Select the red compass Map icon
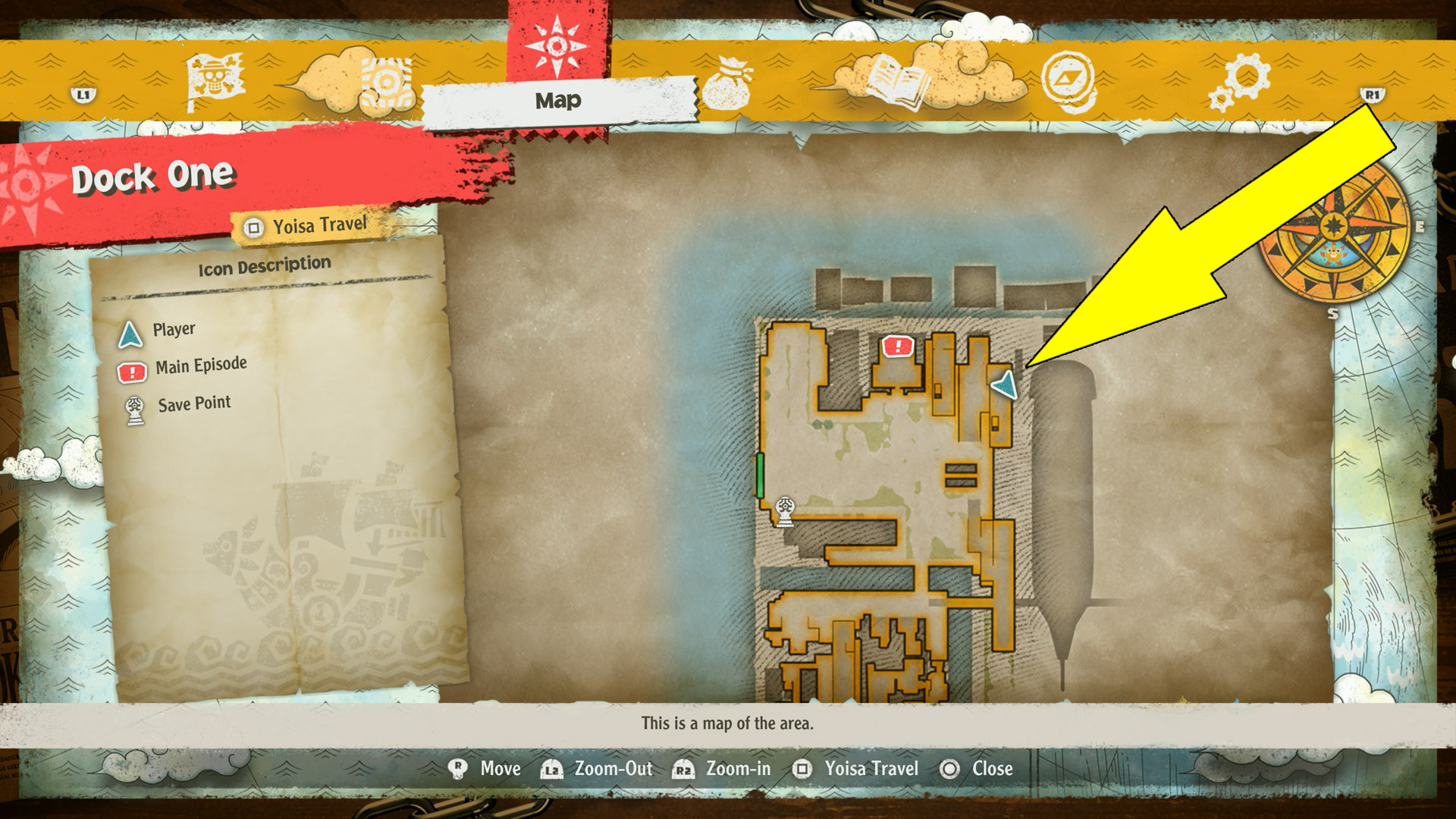 coord(559,47)
